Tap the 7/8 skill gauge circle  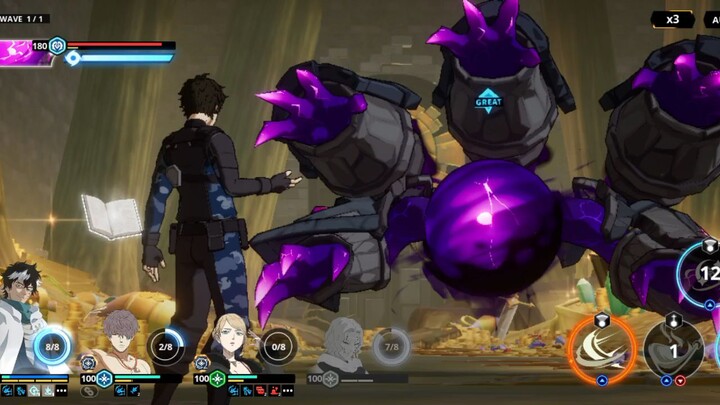pyautogui.click(x=392, y=346)
